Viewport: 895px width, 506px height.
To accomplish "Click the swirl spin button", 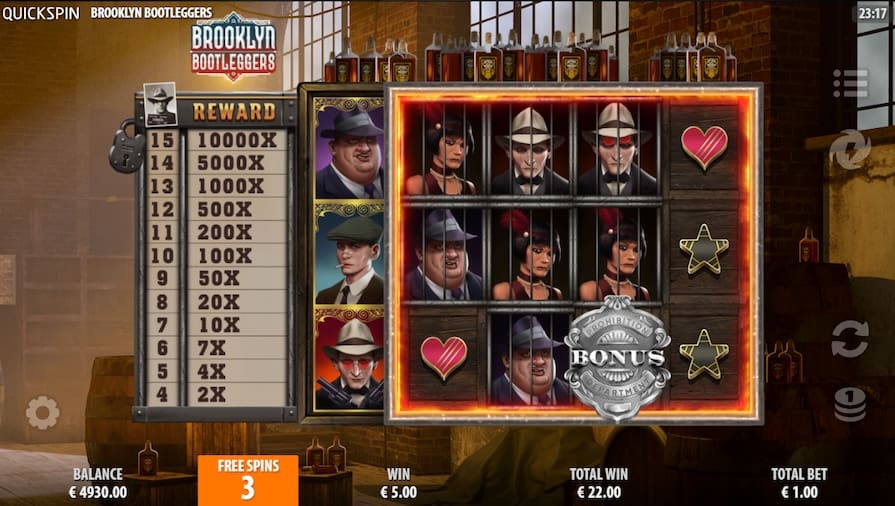I will [x=849, y=150].
